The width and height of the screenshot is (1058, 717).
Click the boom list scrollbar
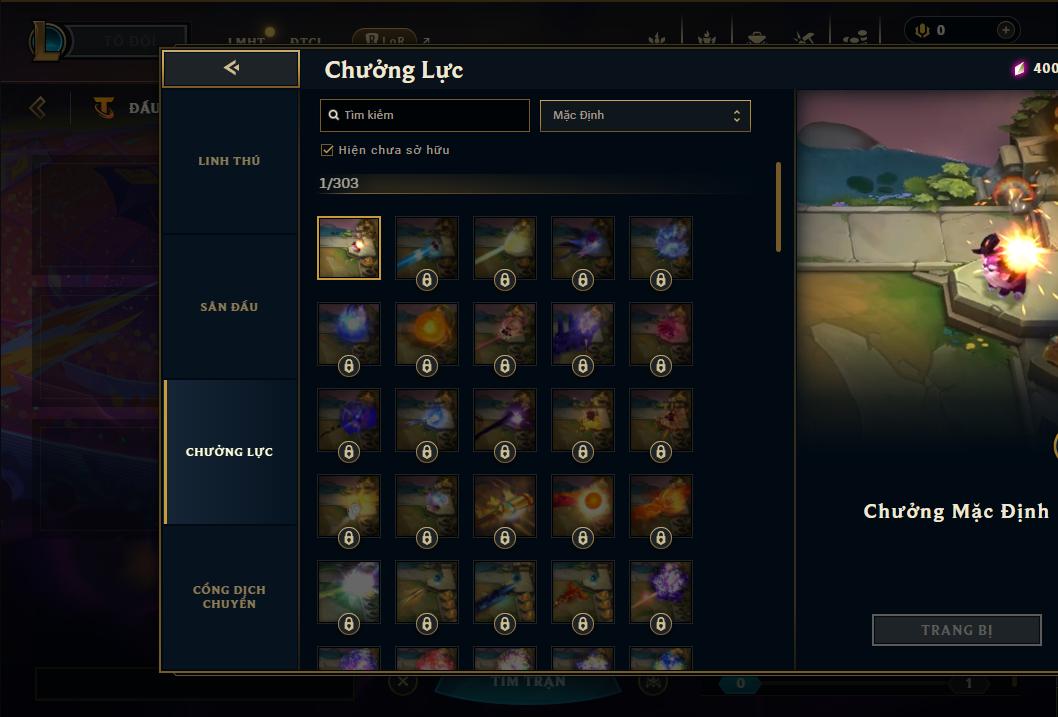[x=778, y=207]
